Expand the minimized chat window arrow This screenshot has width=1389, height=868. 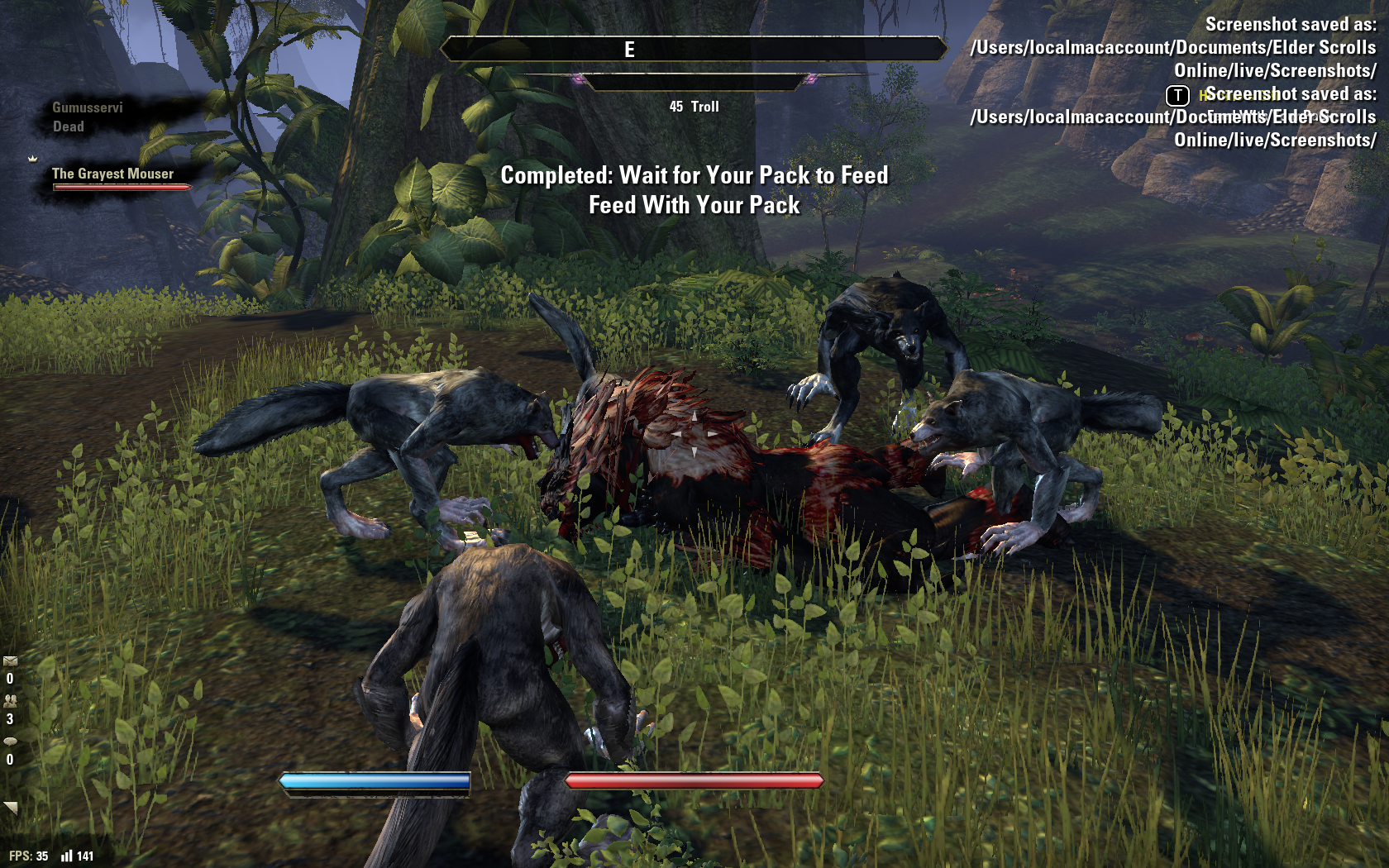[11, 807]
